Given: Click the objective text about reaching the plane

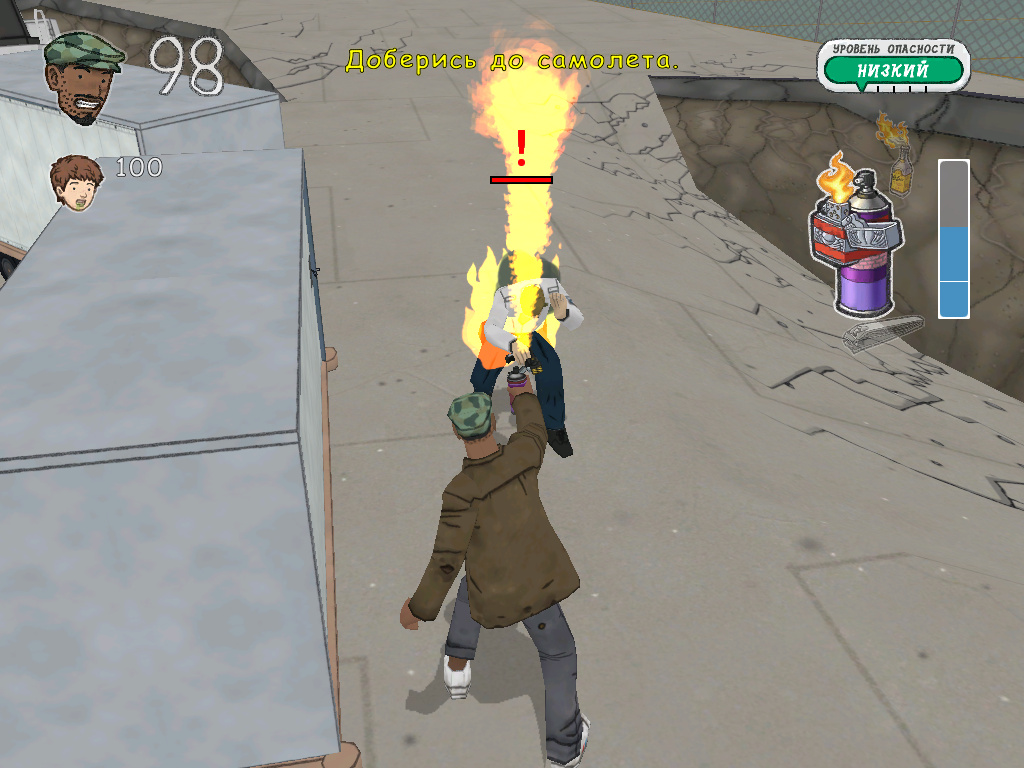Looking at the screenshot, I should (x=512, y=60).
